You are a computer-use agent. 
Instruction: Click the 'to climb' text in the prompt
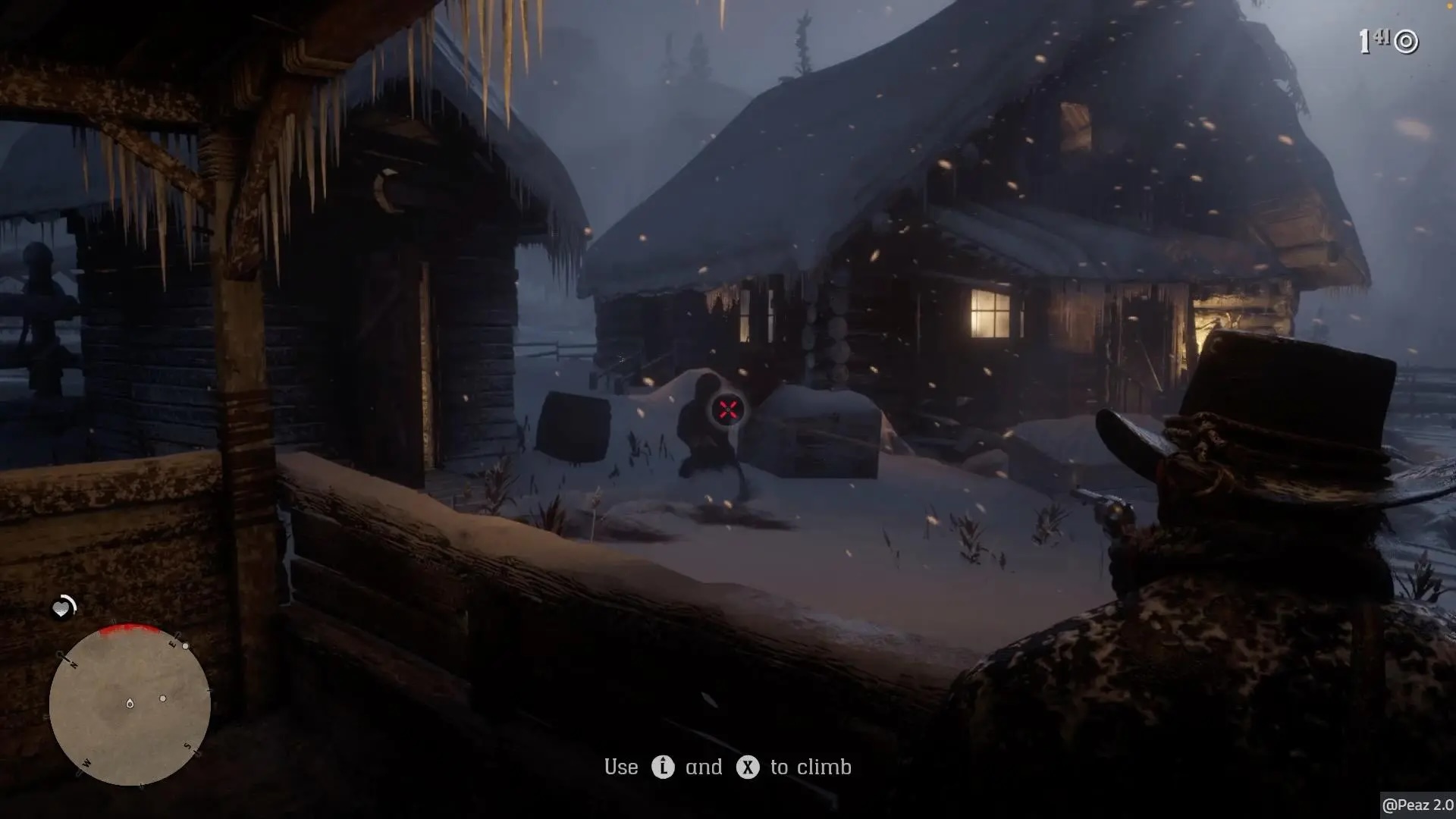point(810,767)
